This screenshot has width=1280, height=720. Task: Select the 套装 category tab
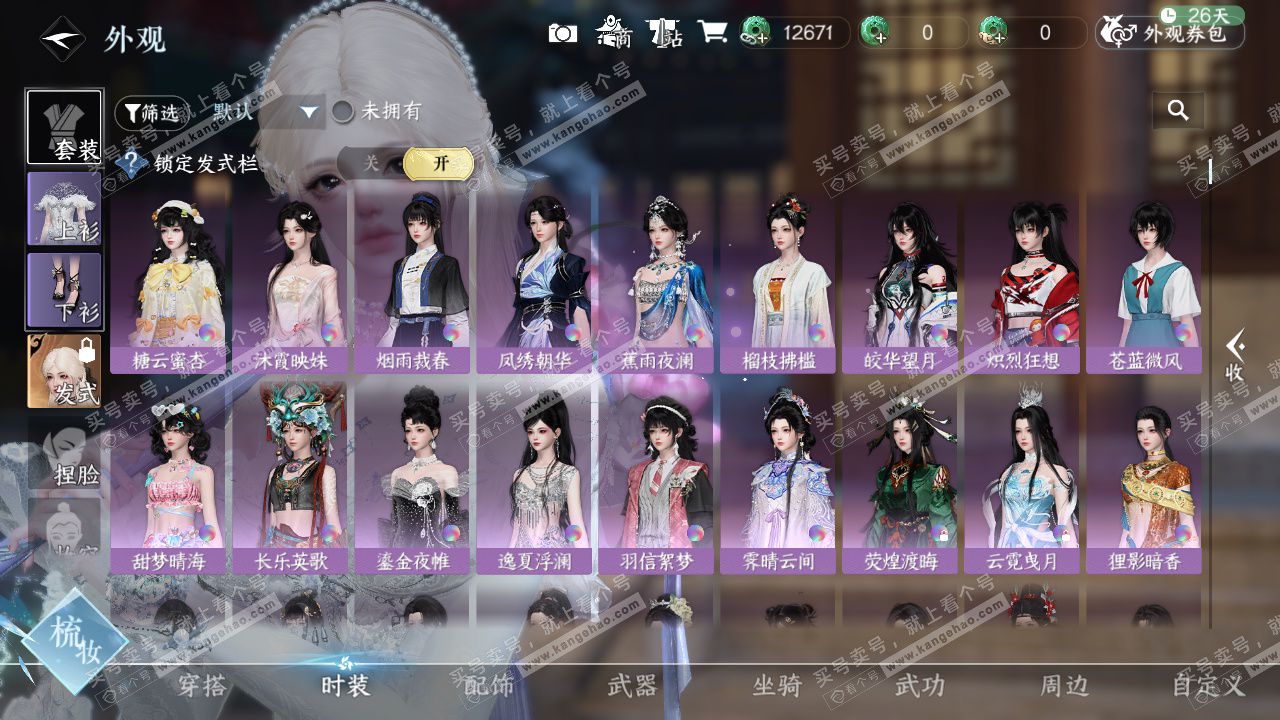65,127
